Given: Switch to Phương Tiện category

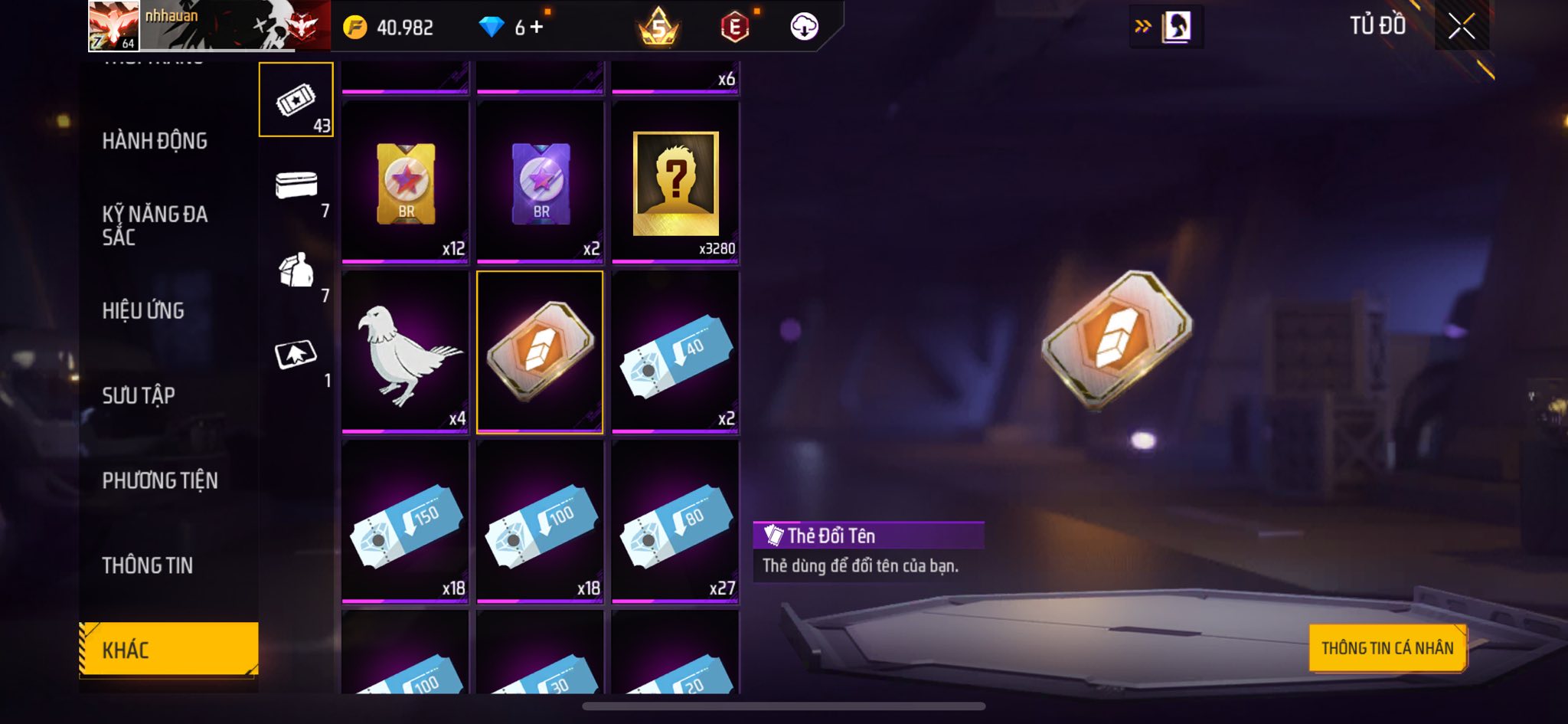Looking at the screenshot, I should click(x=160, y=480).
